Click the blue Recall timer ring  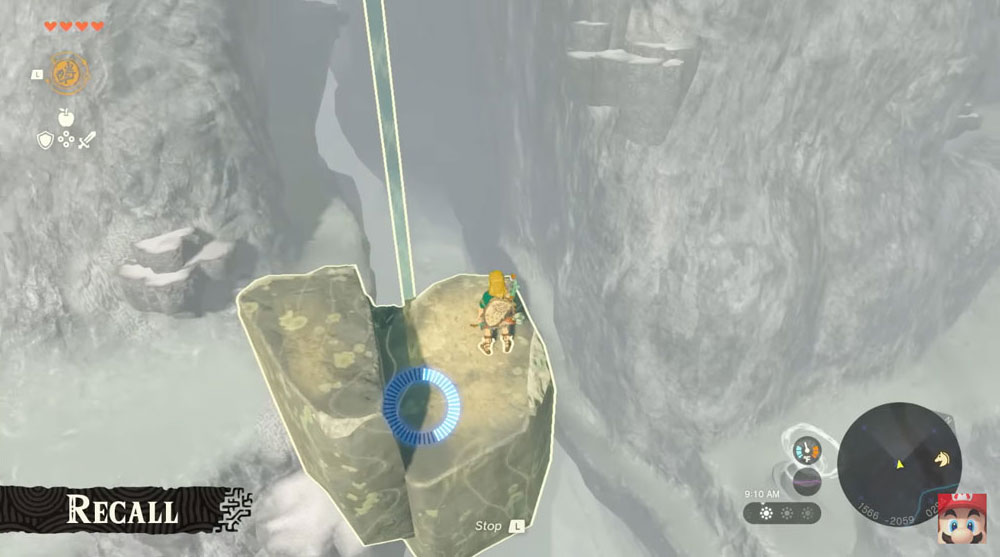point(423,405)
